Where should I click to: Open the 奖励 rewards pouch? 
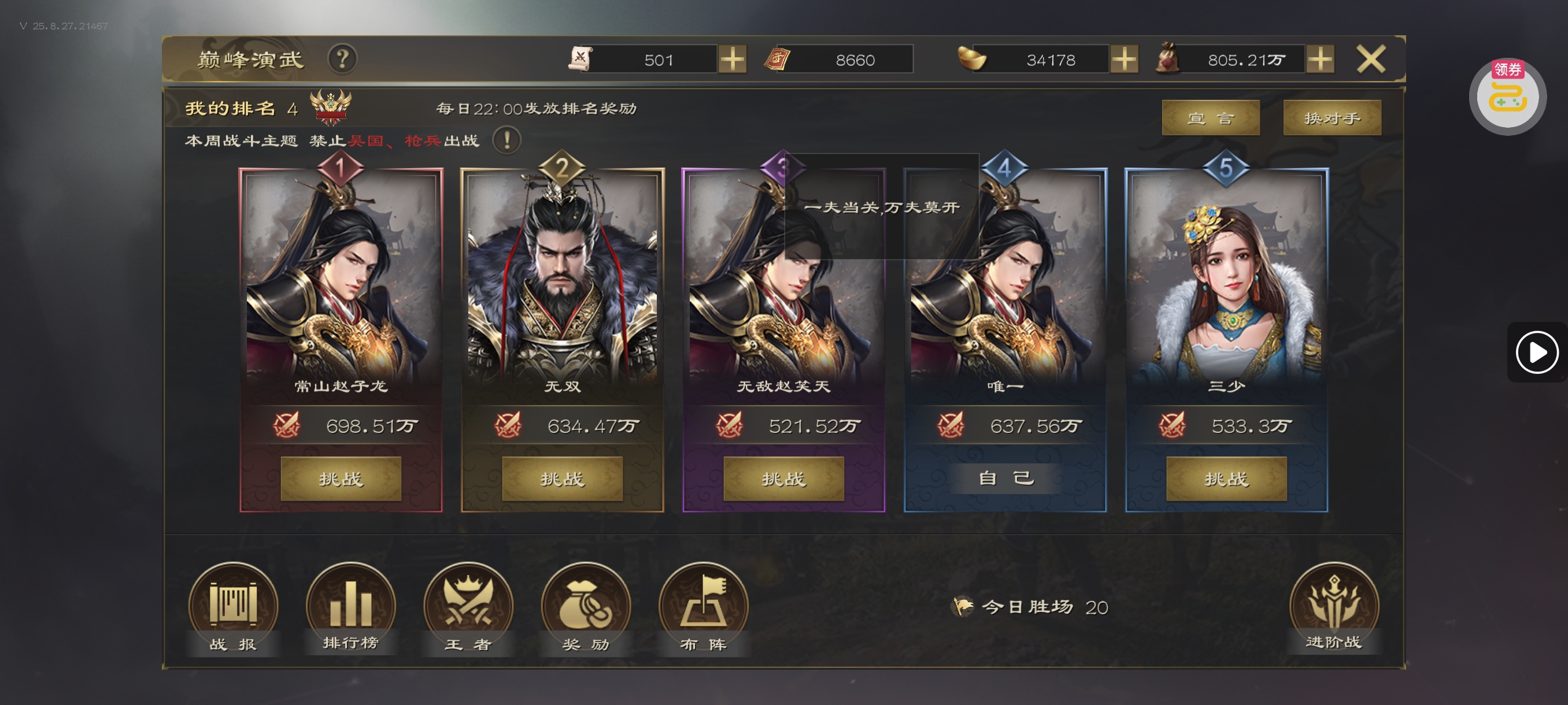click(586, 608)
